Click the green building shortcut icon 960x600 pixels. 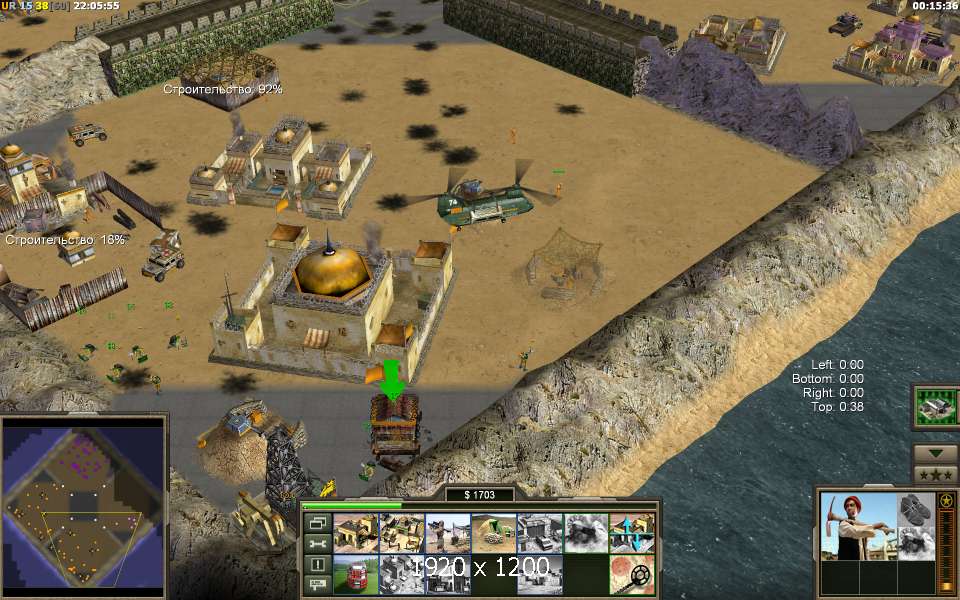point(935,406)
